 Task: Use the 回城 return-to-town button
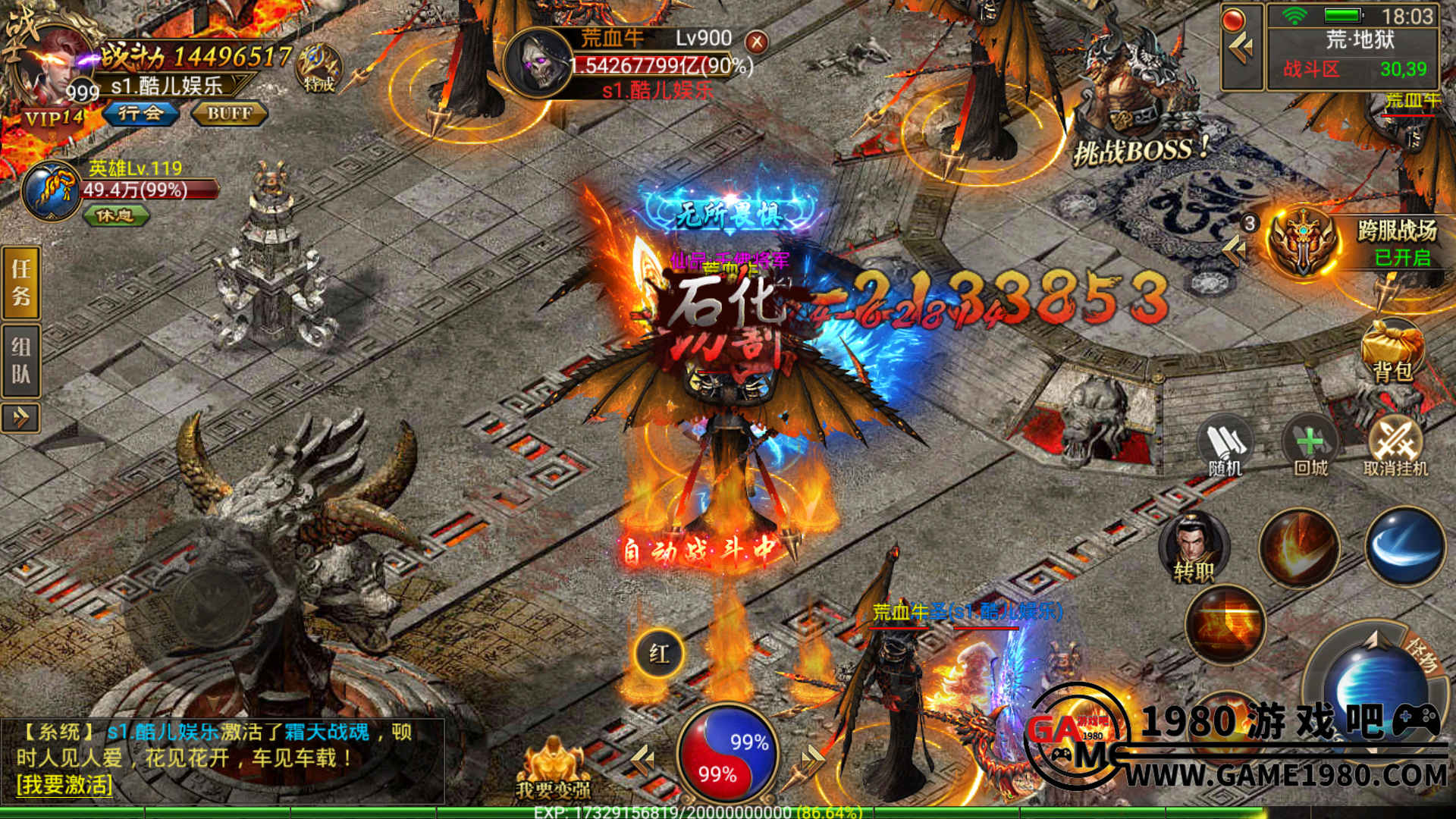(x=1310, y=447)
